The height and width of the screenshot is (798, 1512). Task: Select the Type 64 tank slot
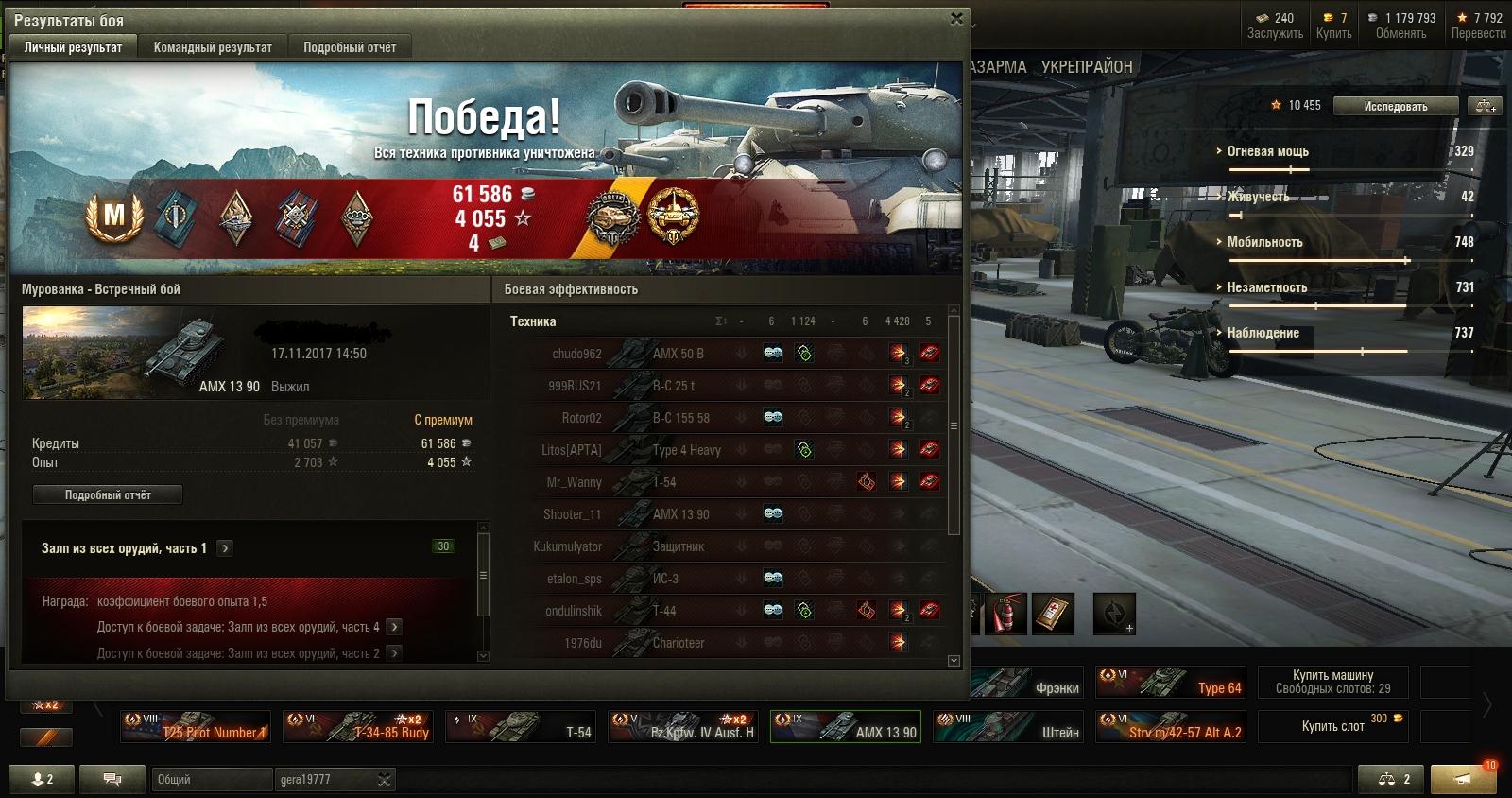point(1171,682)
